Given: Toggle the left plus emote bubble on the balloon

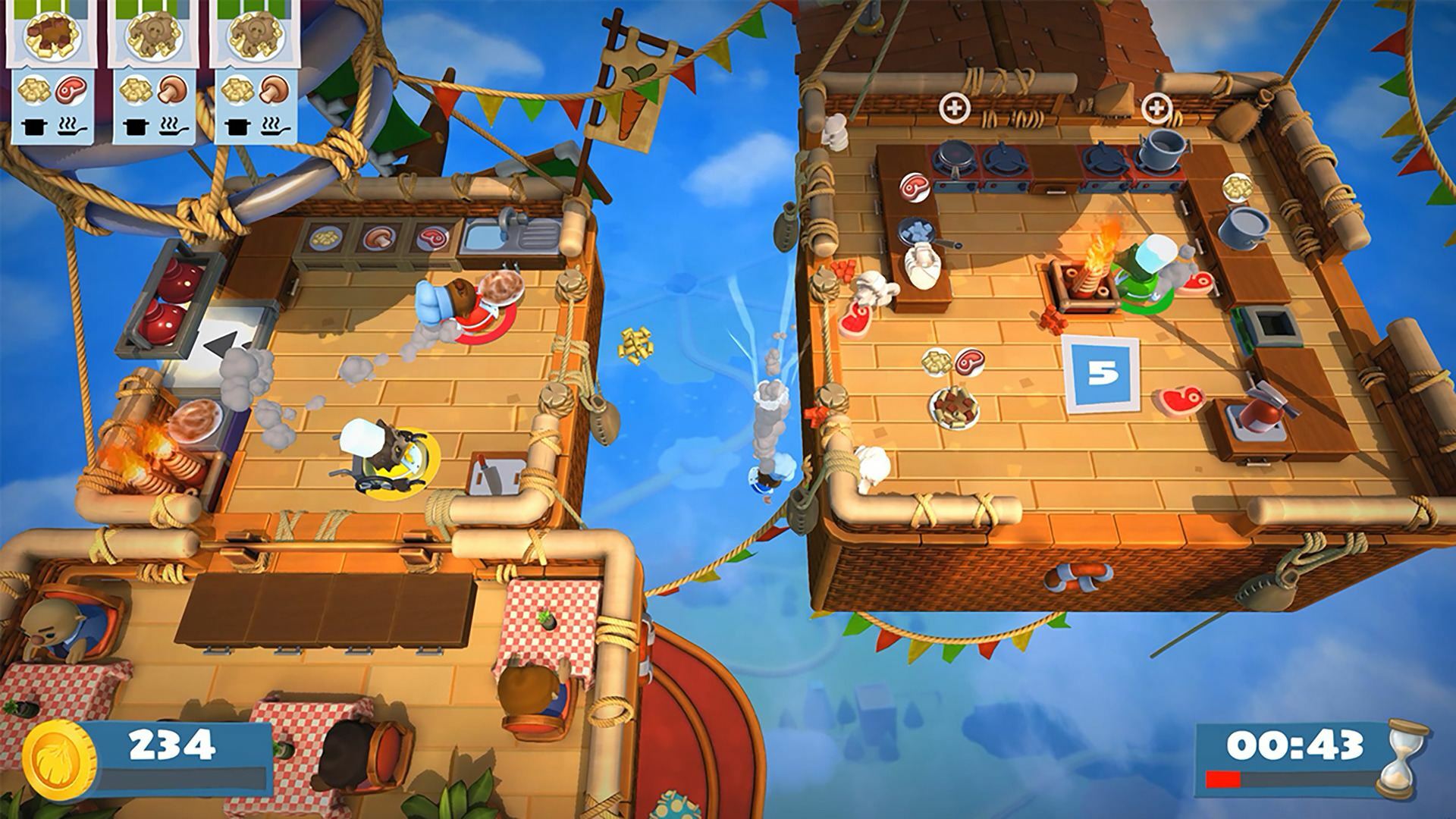Looking at the screenshot, I should [955, 107].
